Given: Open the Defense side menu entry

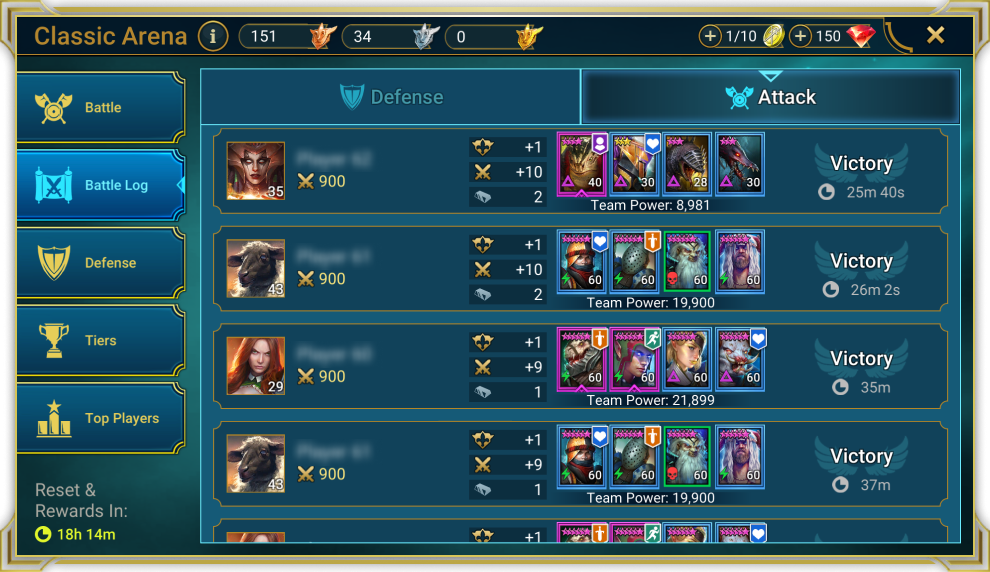Looking at the screenshot, I should 100,263.
